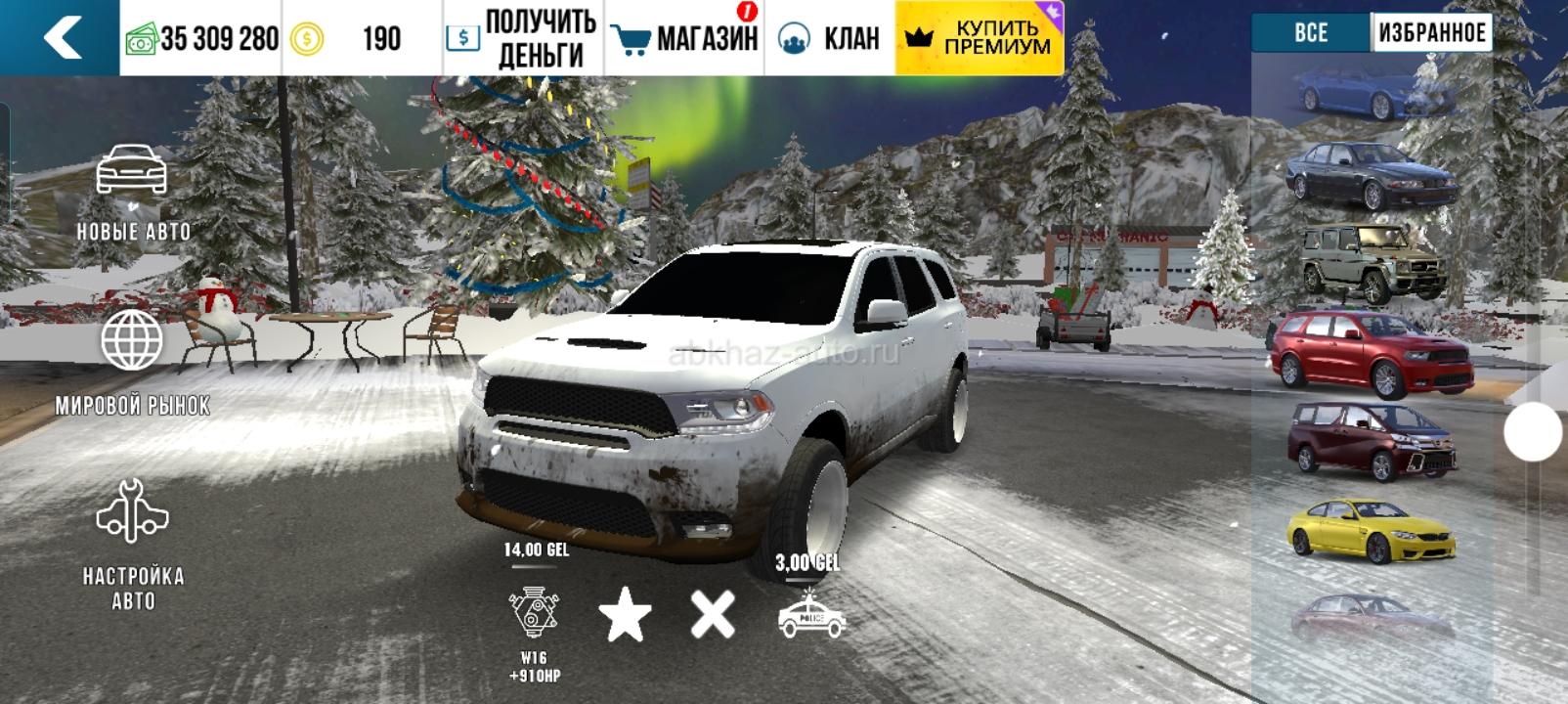This screenshot has height=704, width=1568.
Task: Click the police car icon
Action: pos(810,616)
